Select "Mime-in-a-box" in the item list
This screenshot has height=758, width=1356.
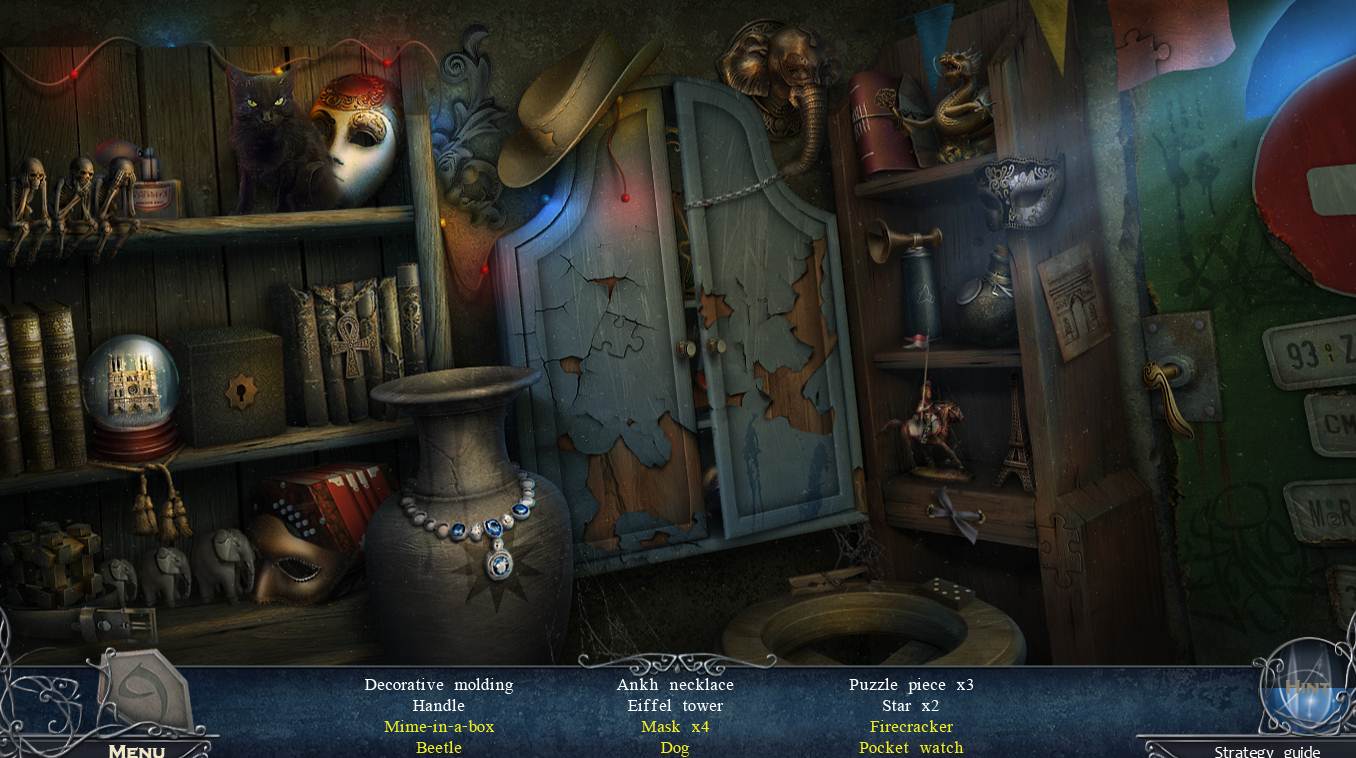(438, 726)
